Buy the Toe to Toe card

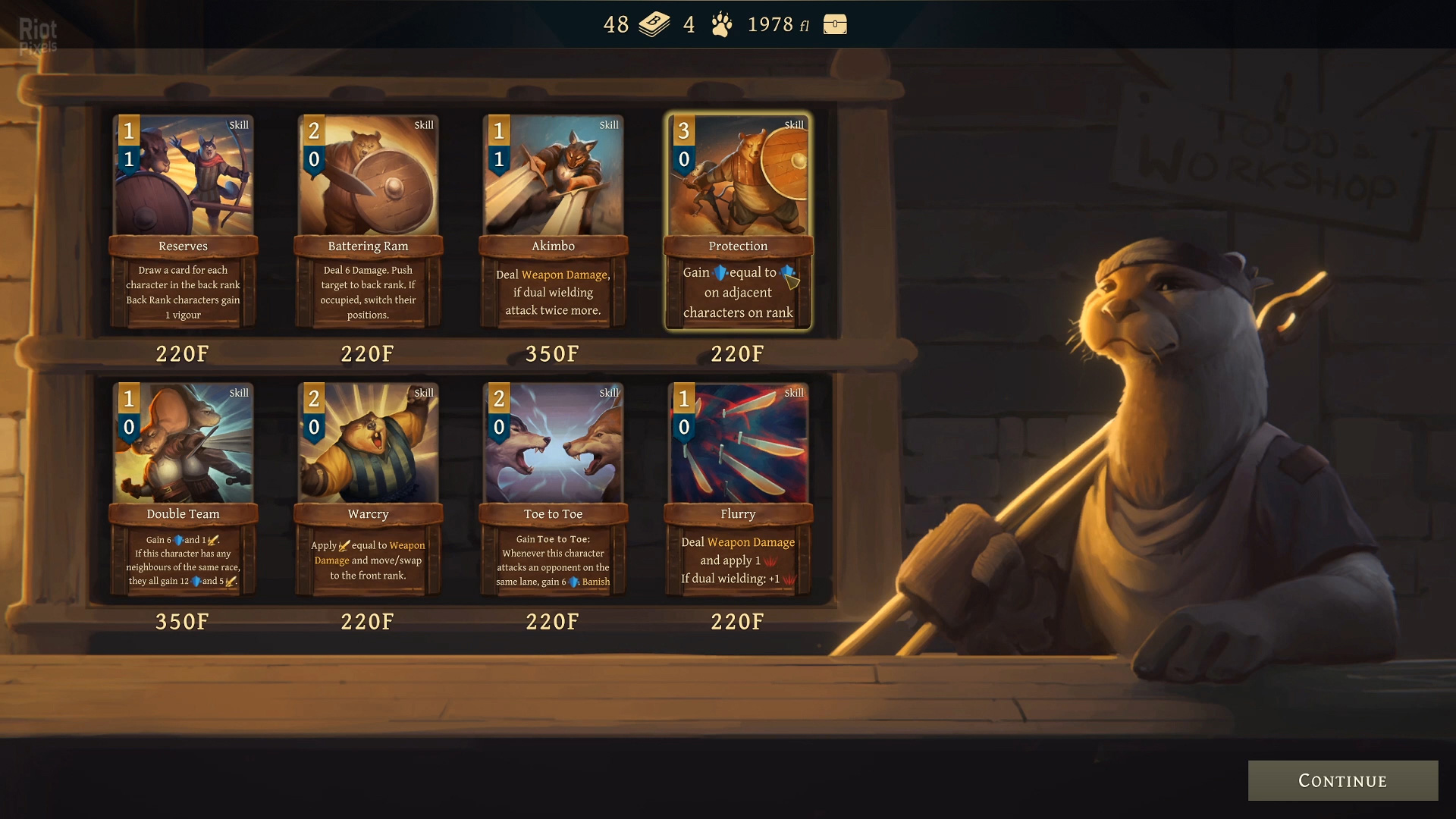click(x=553, y=489)
